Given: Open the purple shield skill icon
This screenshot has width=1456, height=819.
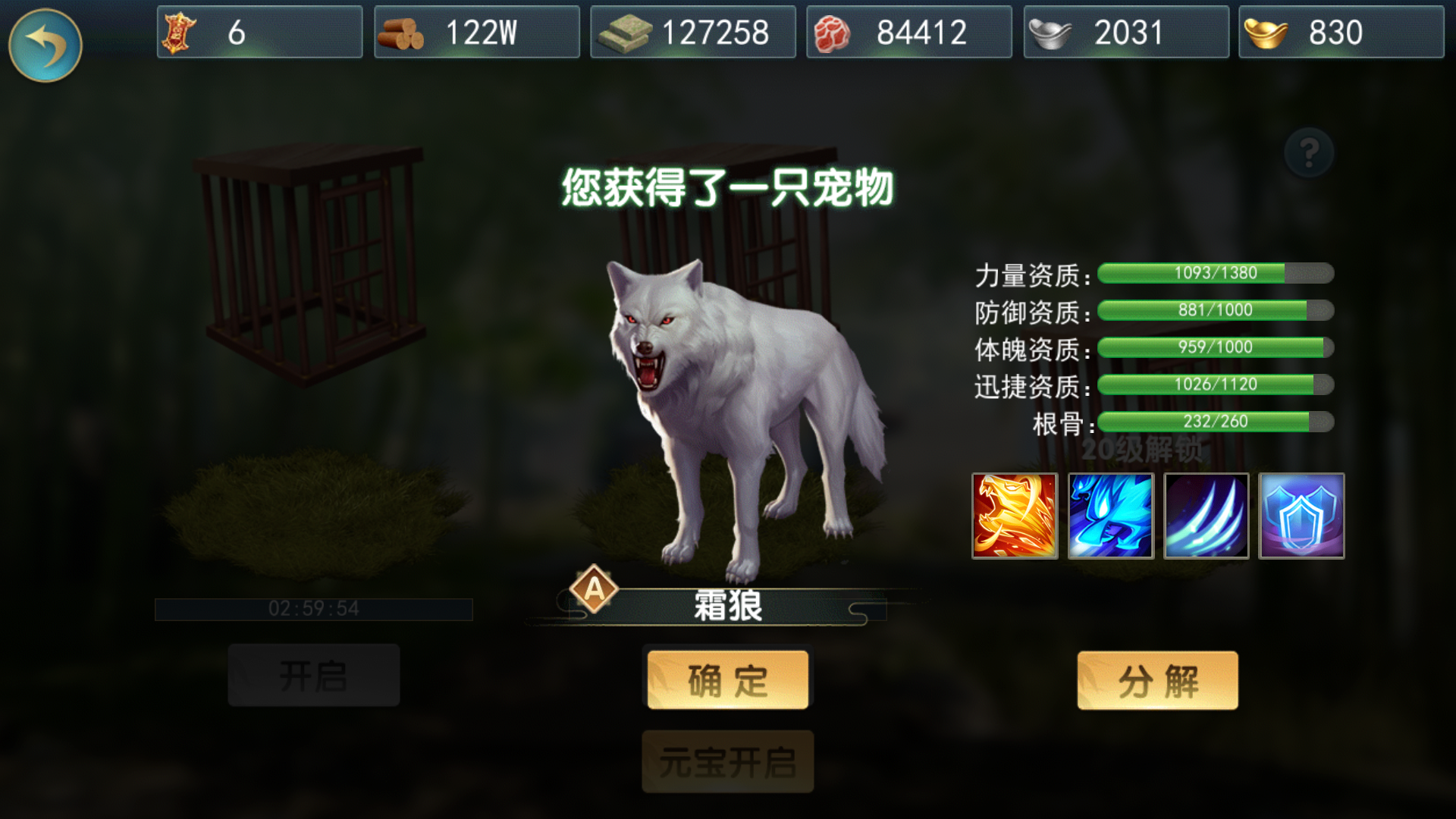Looking at the screenshot, I should coord(1301,516).
